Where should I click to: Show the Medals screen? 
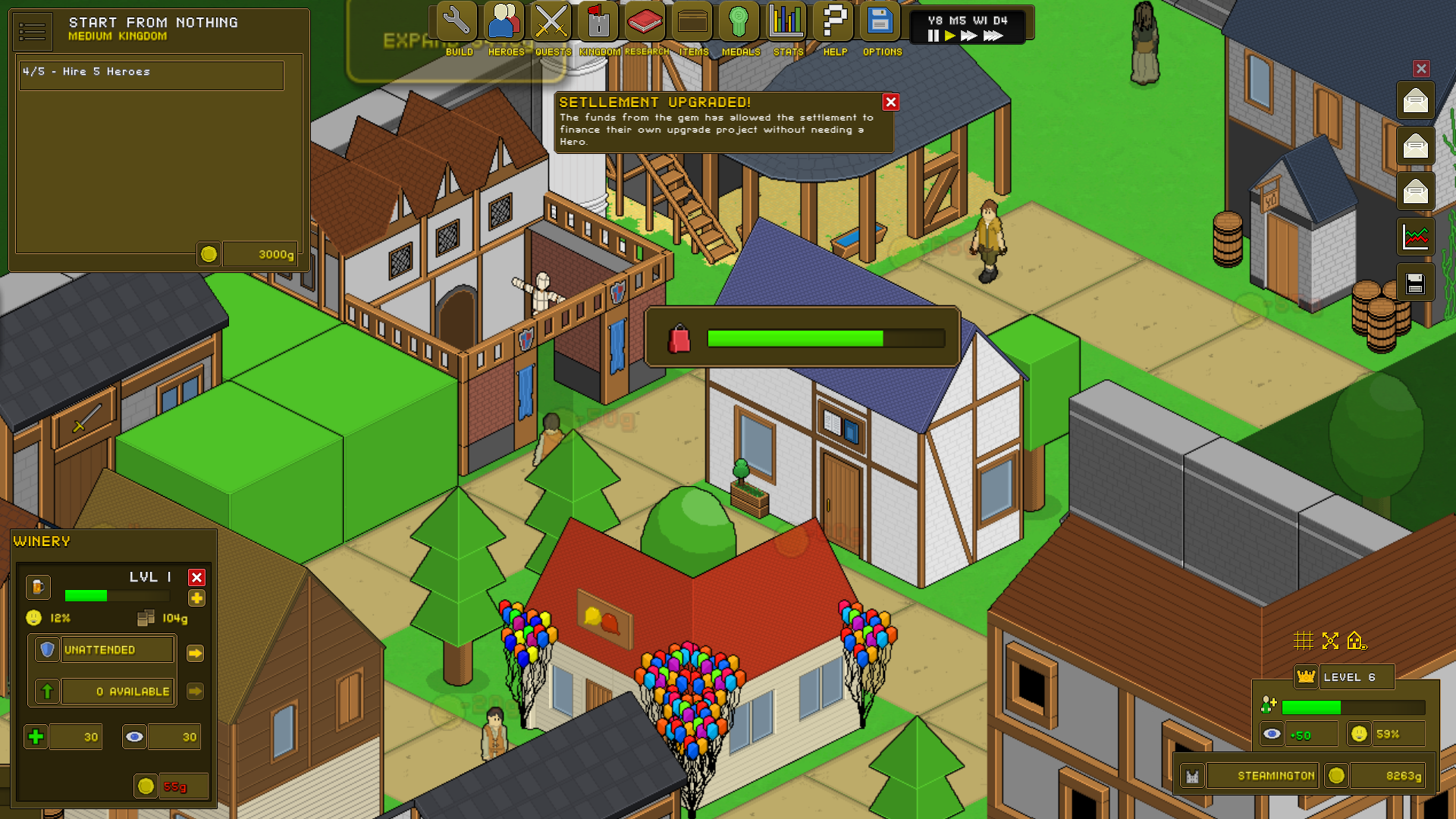pos(739,23)
